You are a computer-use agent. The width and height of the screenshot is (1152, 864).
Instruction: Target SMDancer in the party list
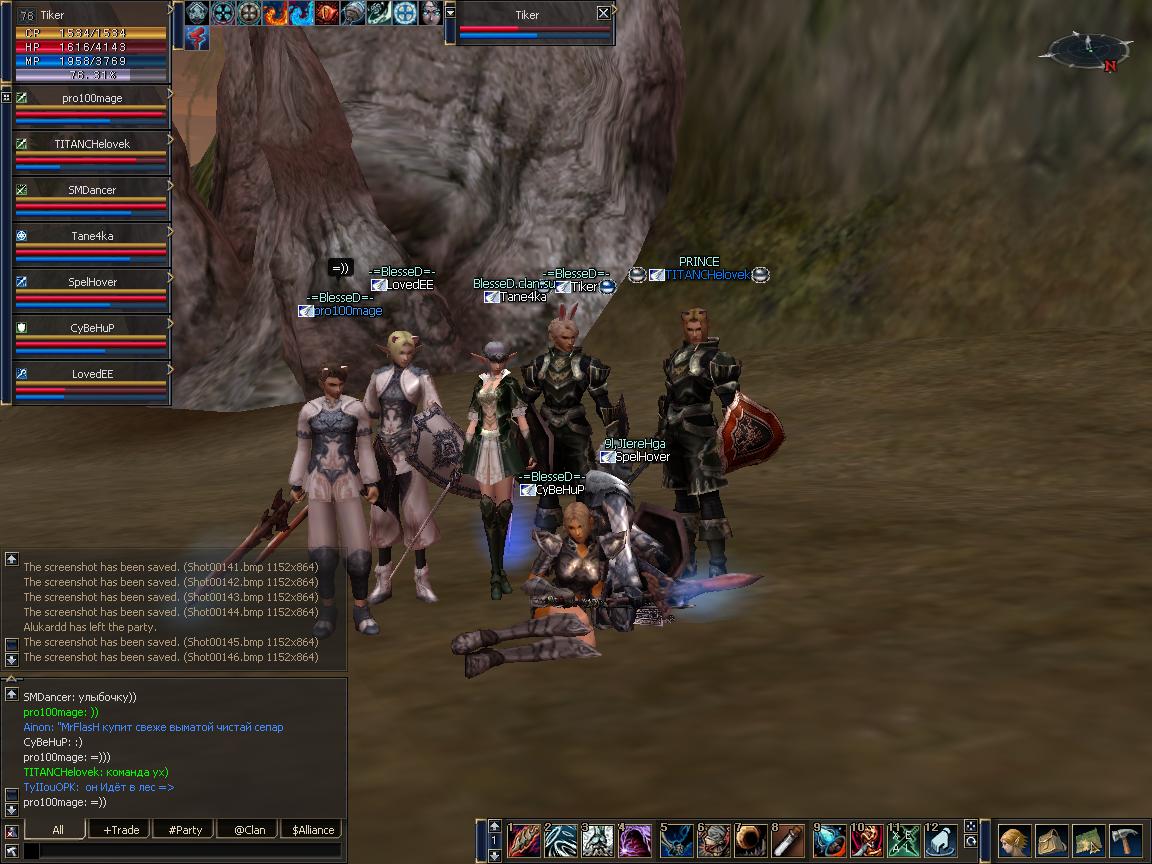click(x=91, y=190)
